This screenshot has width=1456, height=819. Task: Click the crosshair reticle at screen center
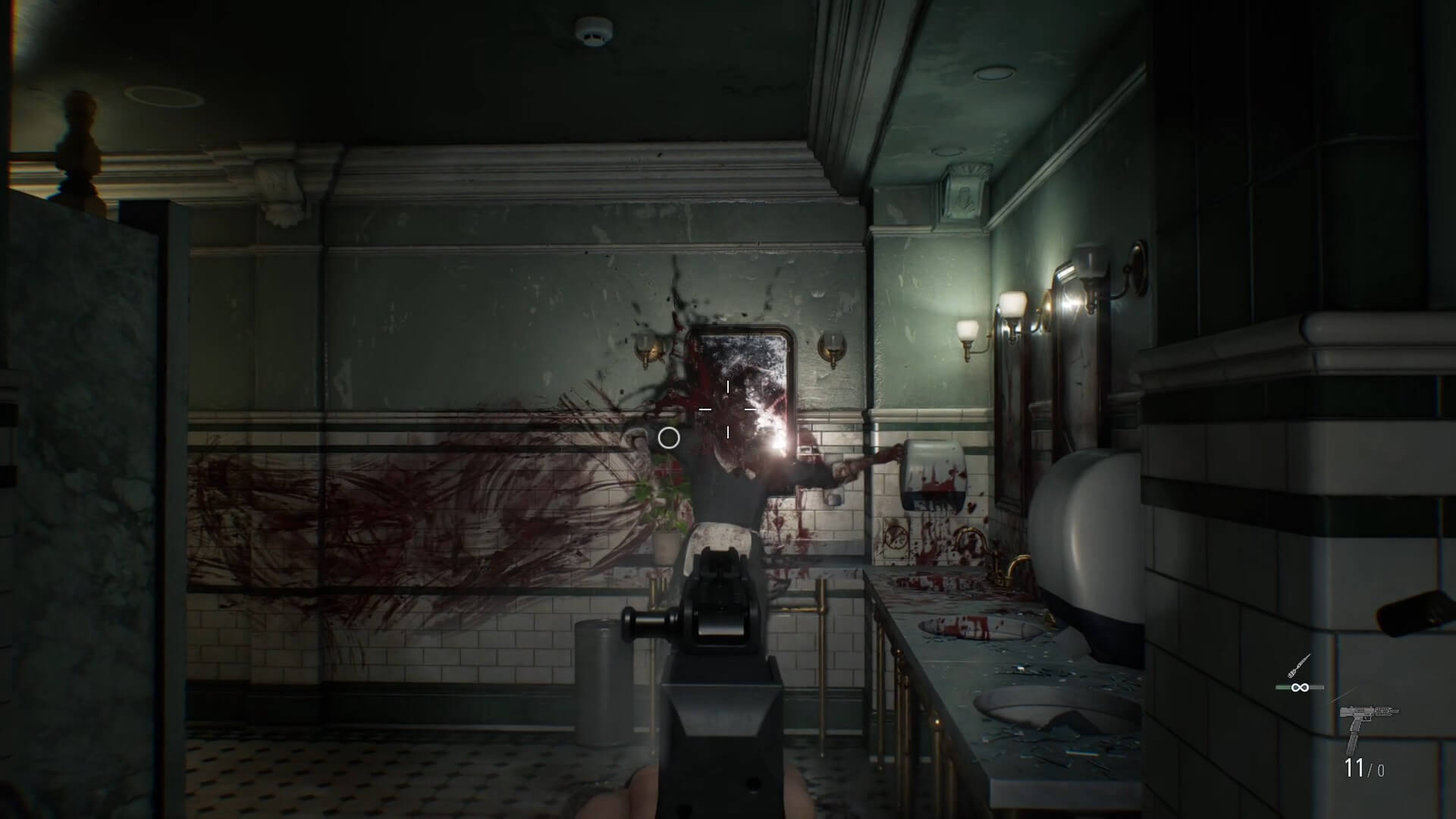pyautogui.click(x=728, y=409)
